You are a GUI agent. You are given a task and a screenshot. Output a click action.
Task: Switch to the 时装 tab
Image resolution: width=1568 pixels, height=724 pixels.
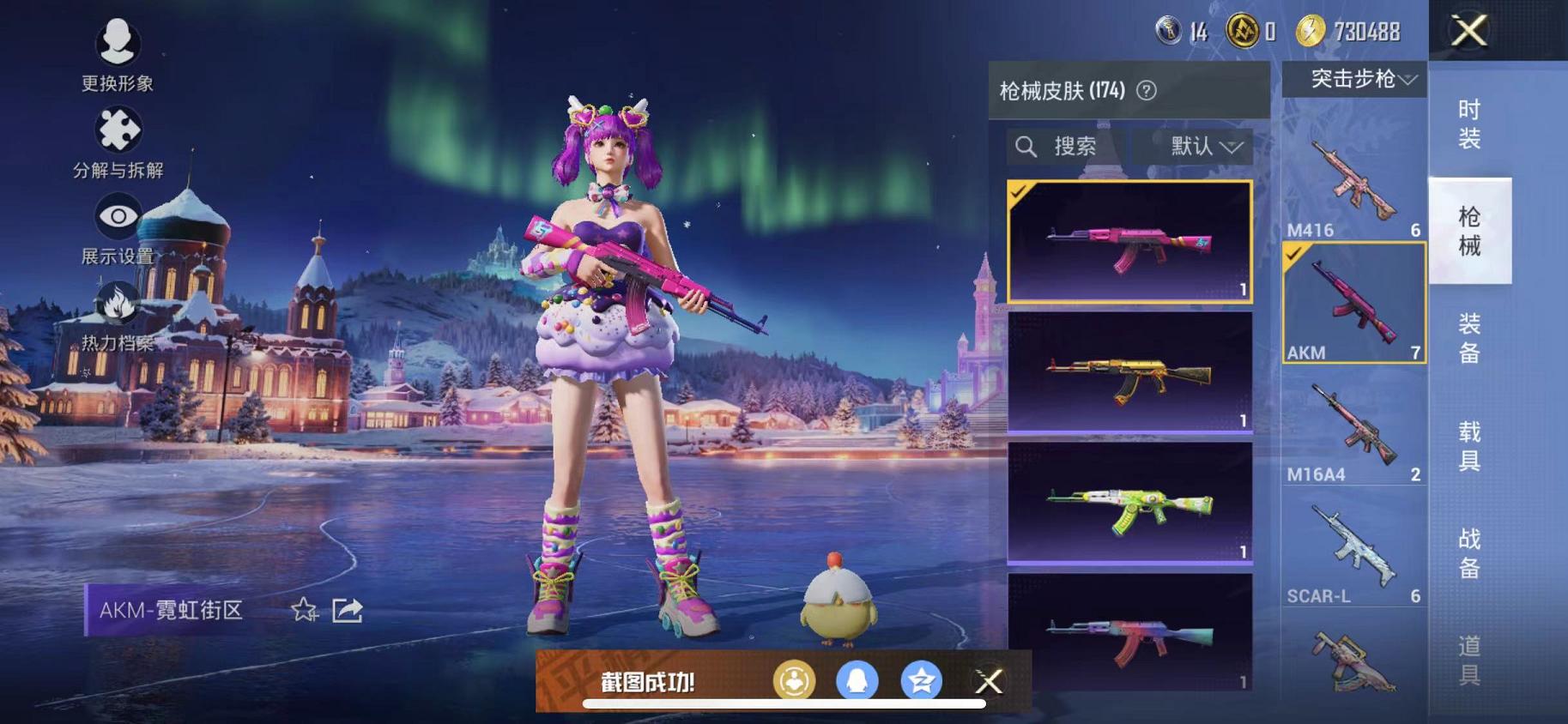(x=1470, y=126)
